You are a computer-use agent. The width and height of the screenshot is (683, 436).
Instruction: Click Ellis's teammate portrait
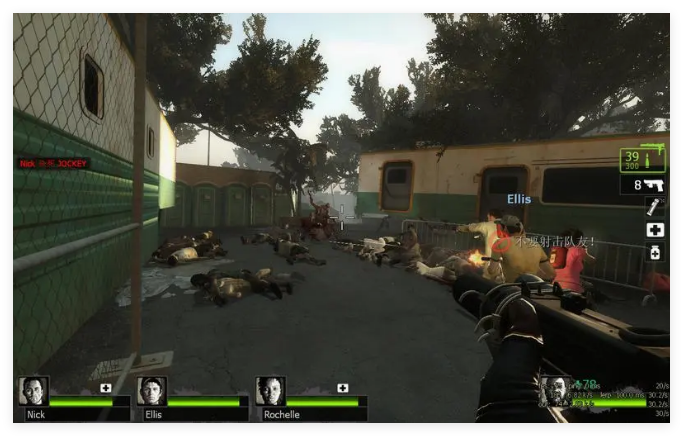(x=152, y=391)
